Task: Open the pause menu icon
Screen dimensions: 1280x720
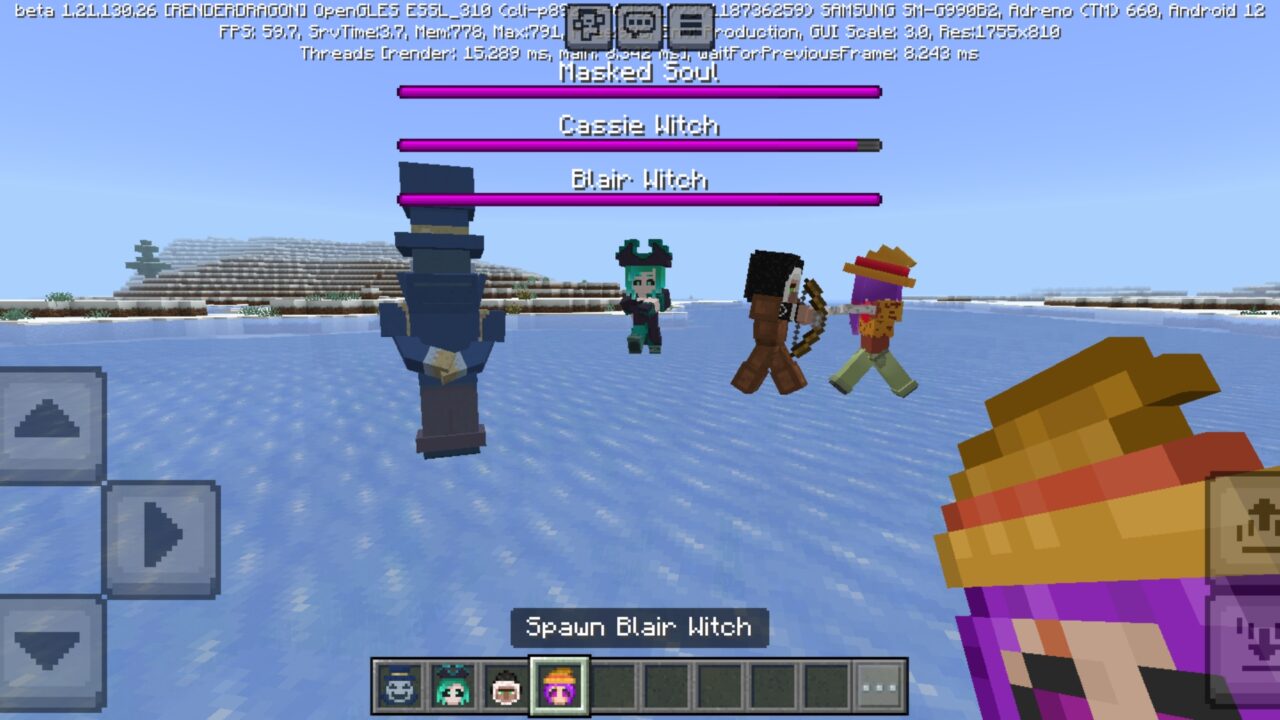Action: [x=689, y=24]
